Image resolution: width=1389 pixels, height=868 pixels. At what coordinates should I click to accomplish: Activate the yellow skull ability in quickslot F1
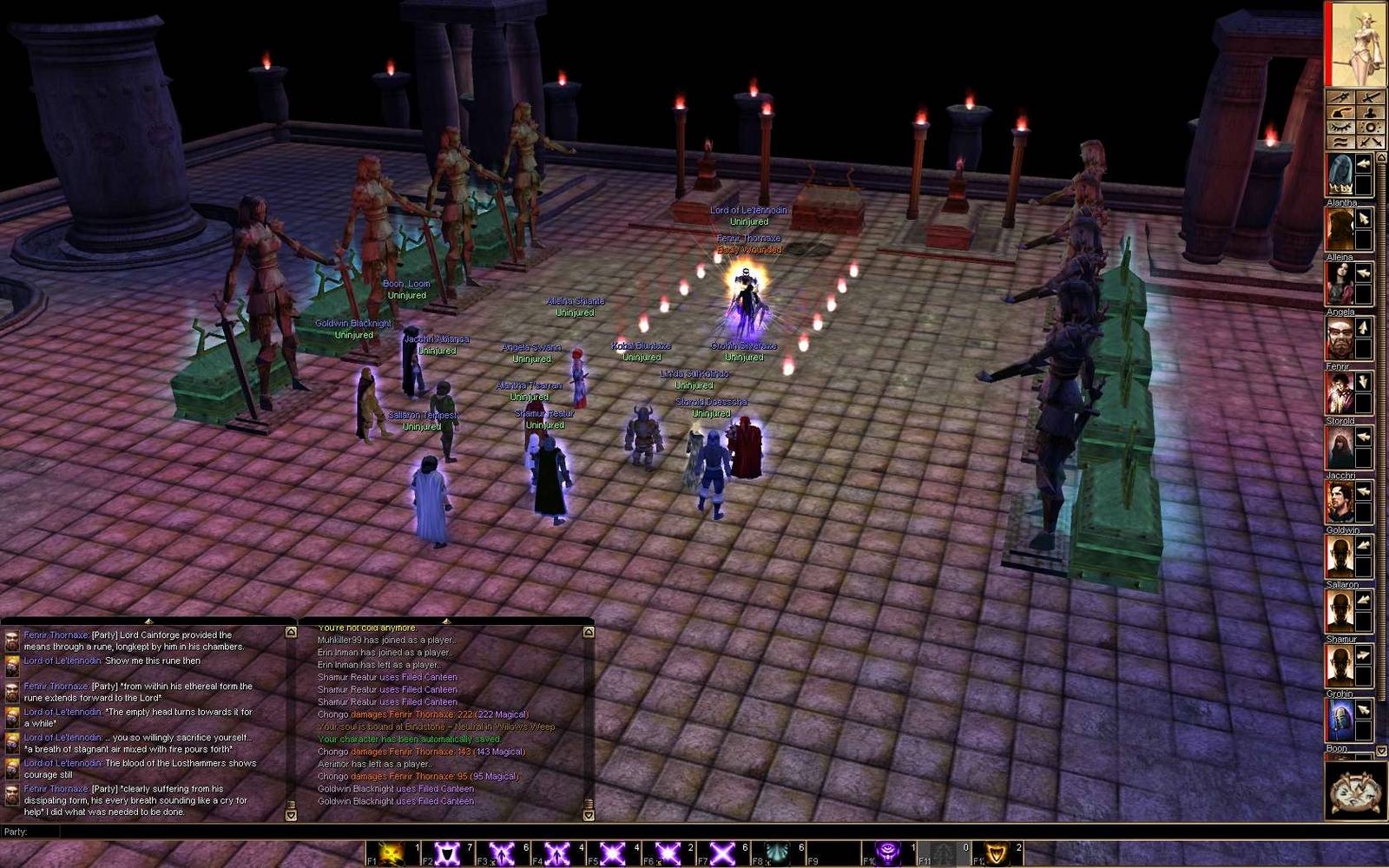392,852
